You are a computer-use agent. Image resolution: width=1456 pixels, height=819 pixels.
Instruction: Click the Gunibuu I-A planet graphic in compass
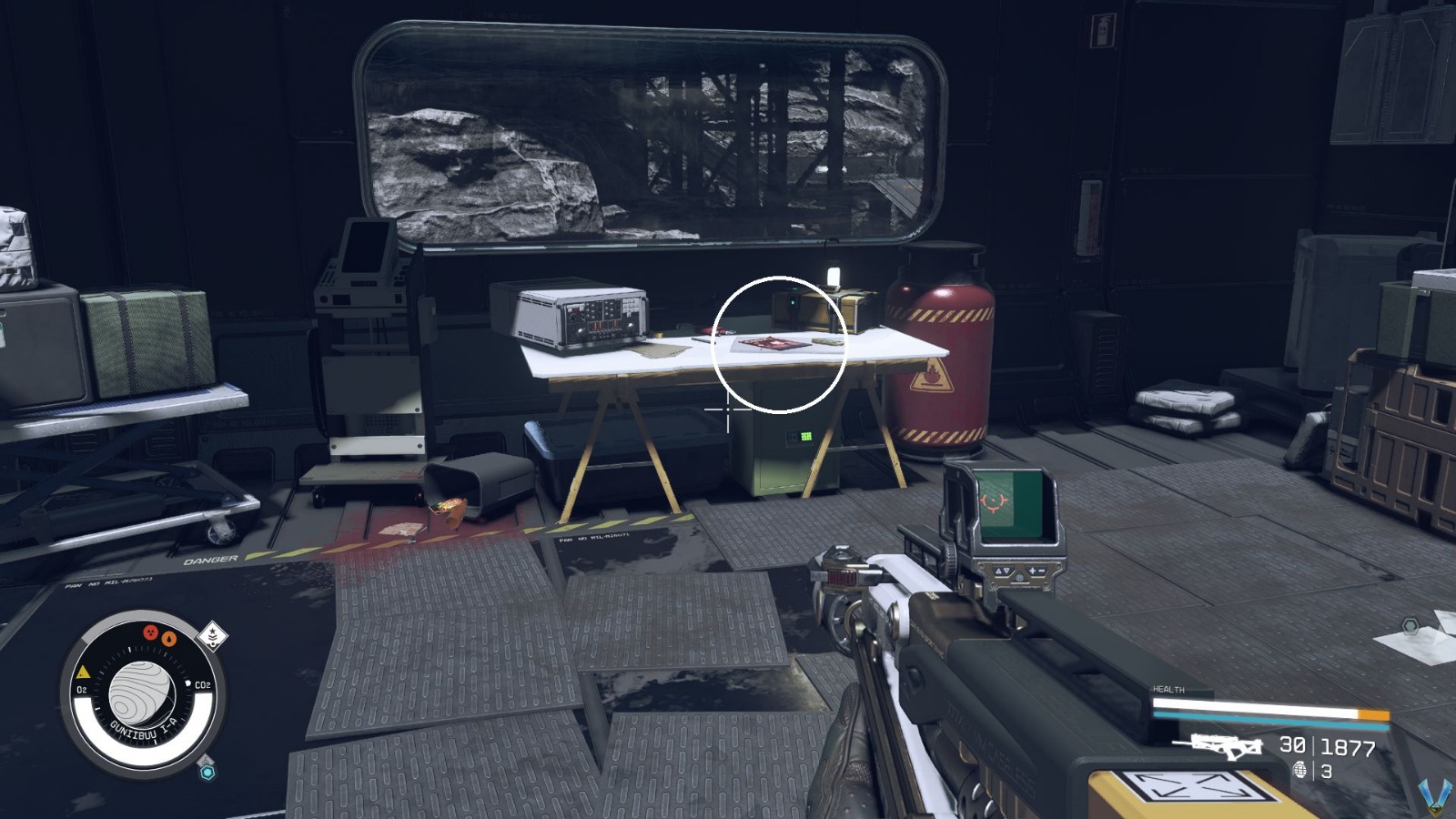click(x=142, y=695)
